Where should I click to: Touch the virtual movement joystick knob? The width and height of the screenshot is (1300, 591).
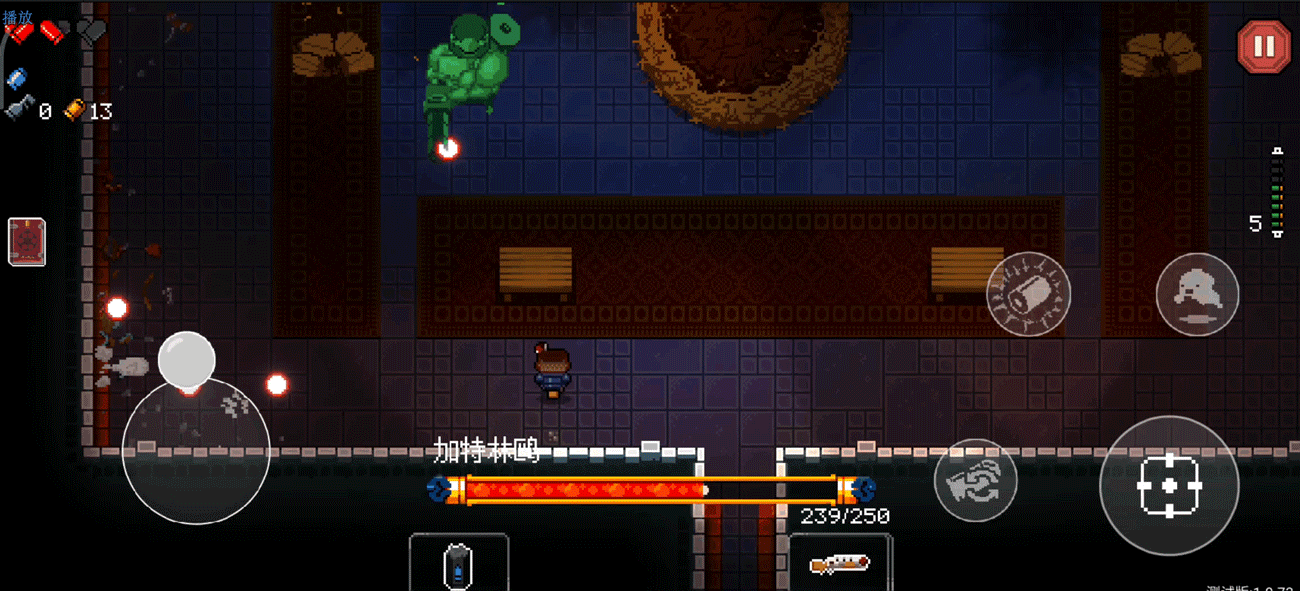(187, 360)
